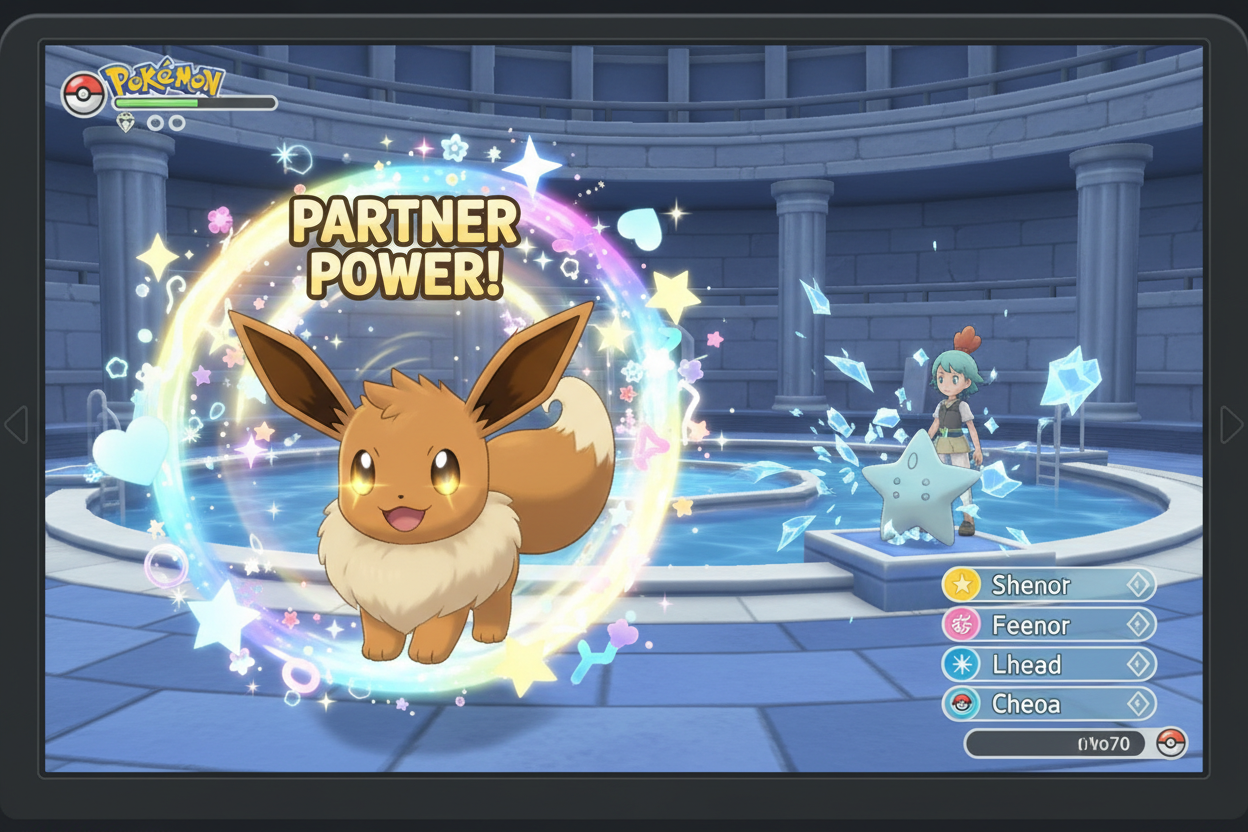Image resolution: width=1248 pixels, height=832 pixels.
Task: Select the Cheoa menu option
Action: [1048, 703]
